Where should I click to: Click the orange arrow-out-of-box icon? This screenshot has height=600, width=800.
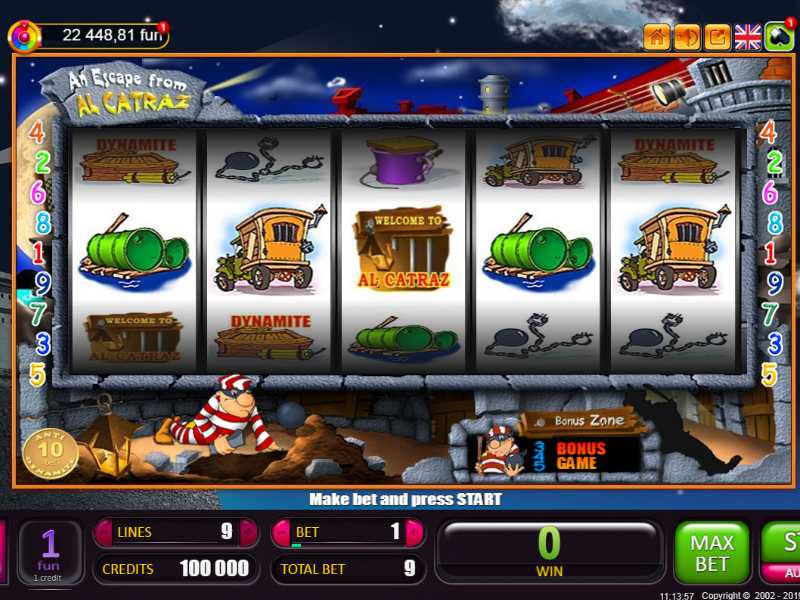click(717, 37)
